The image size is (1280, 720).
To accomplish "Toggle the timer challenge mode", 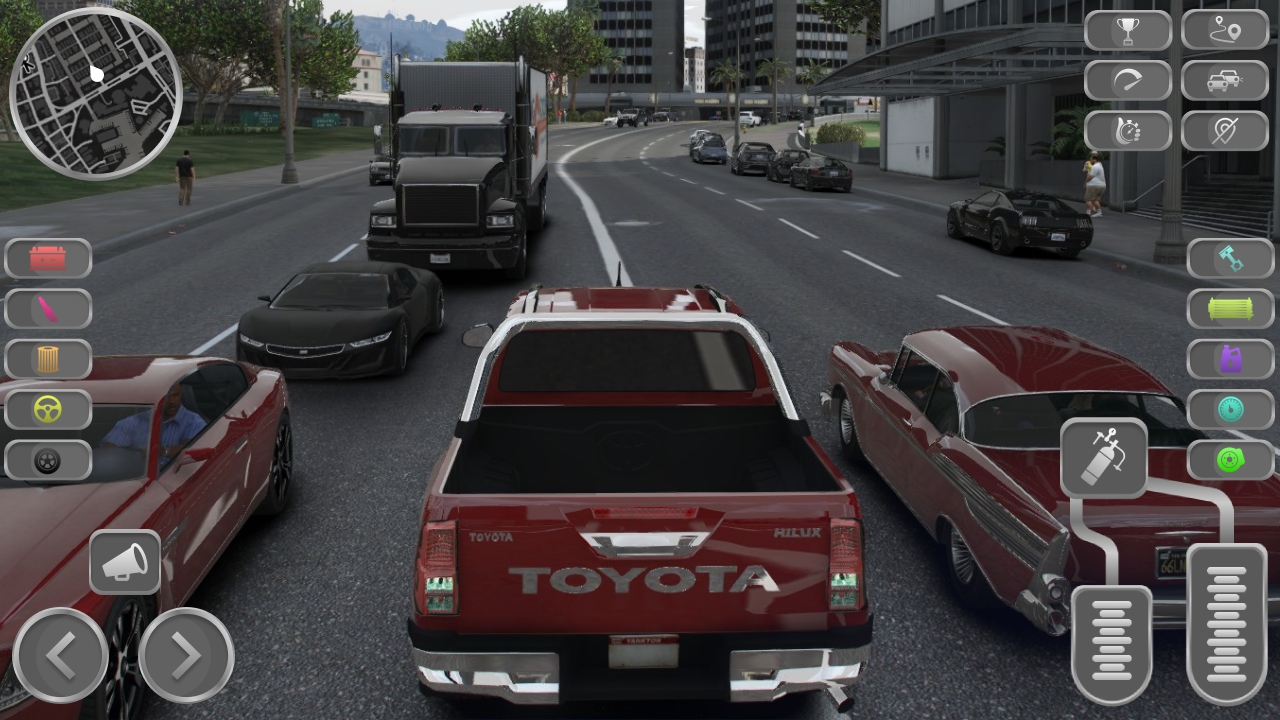I will (x=1128, y=130).
